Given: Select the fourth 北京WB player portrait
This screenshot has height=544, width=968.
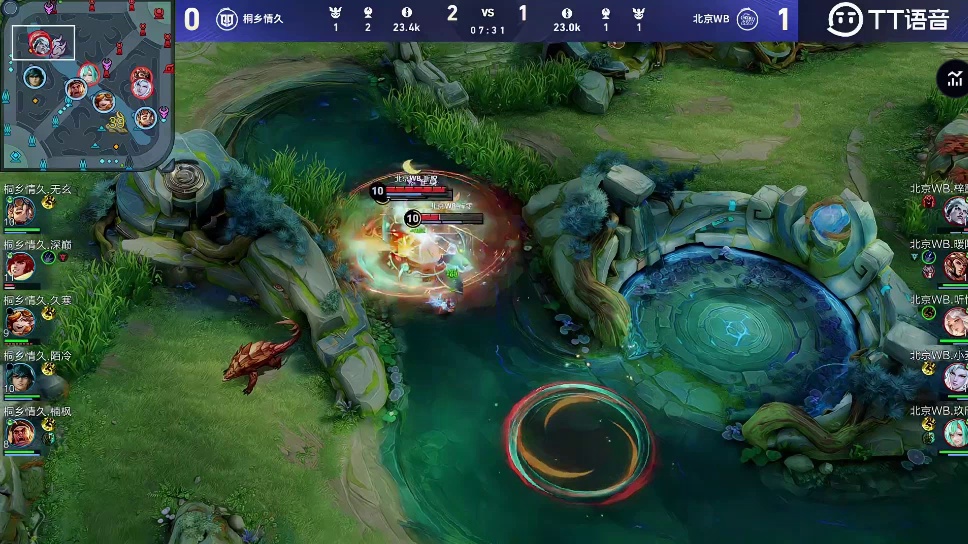Looking at the screenshot, I should (x=955, y=377).
